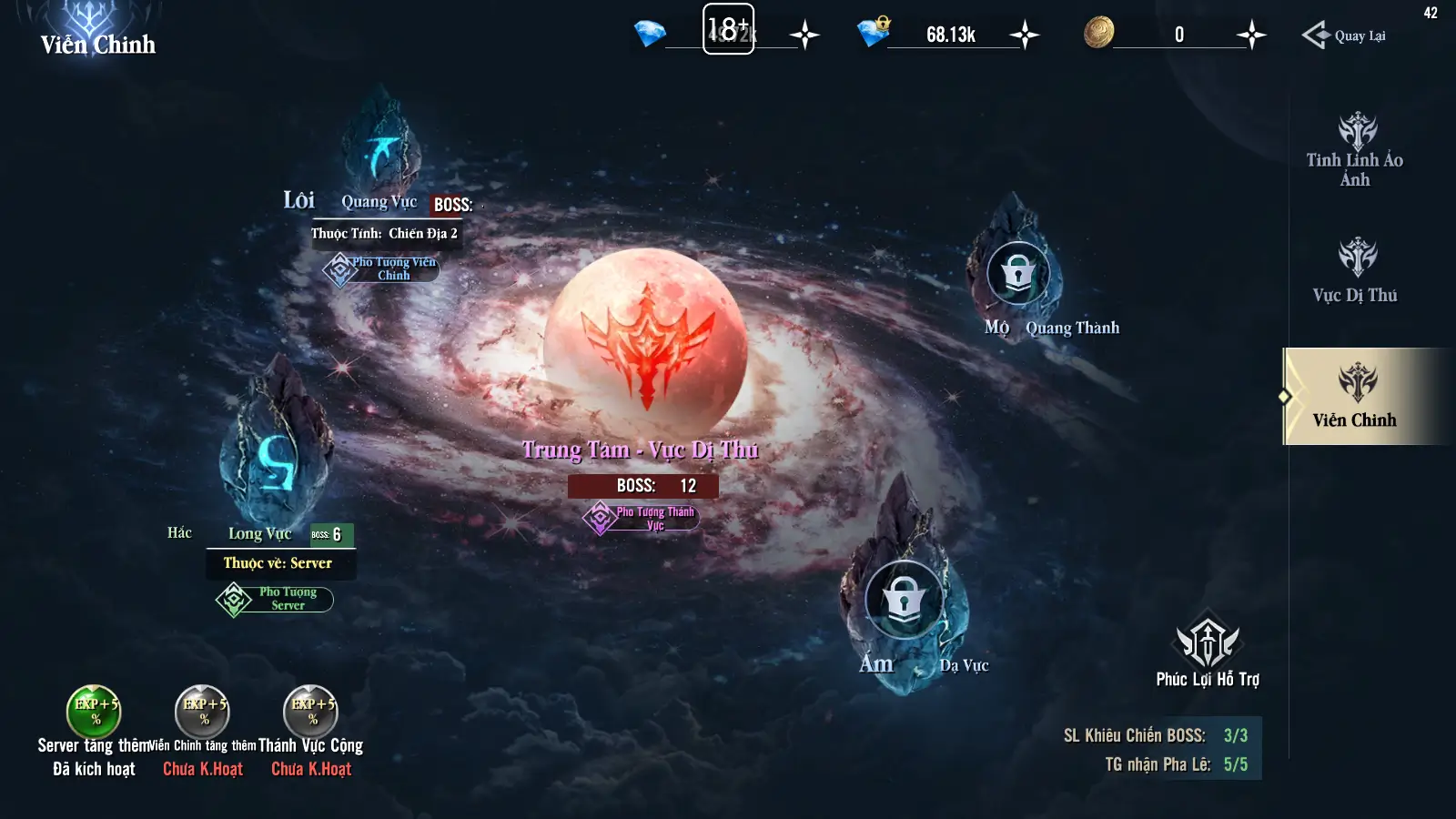Add gold coins with plus button
Screen dimensions: 1456x819
click(1251, 35)
